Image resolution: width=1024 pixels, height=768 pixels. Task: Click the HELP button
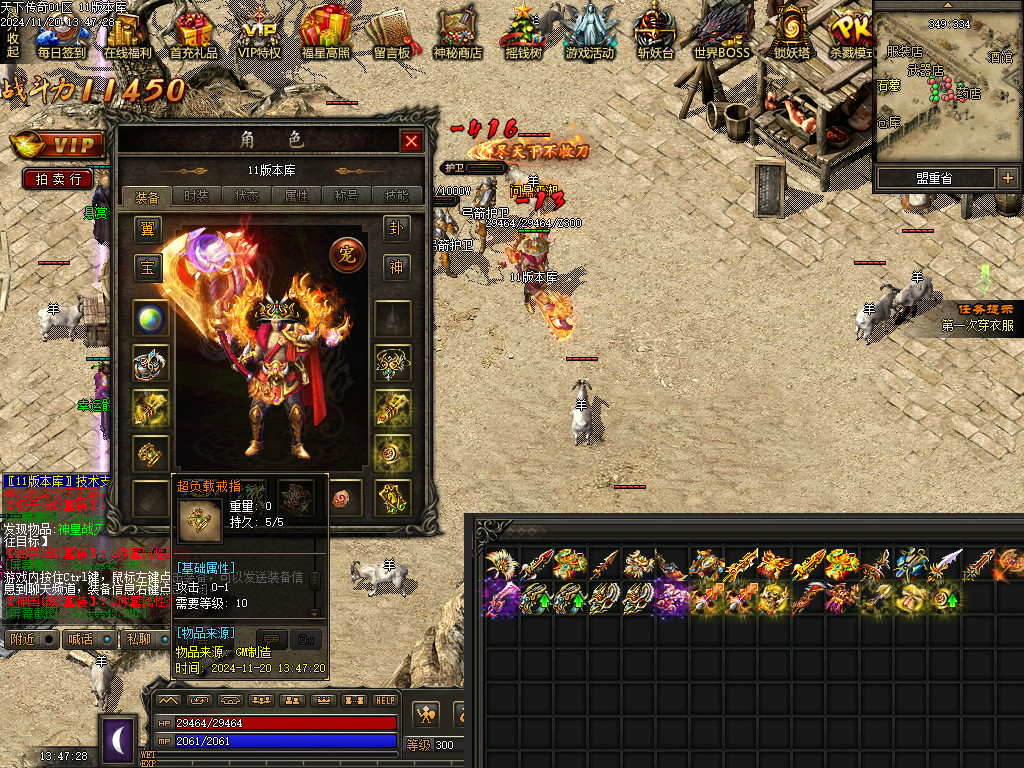[386, 700]
